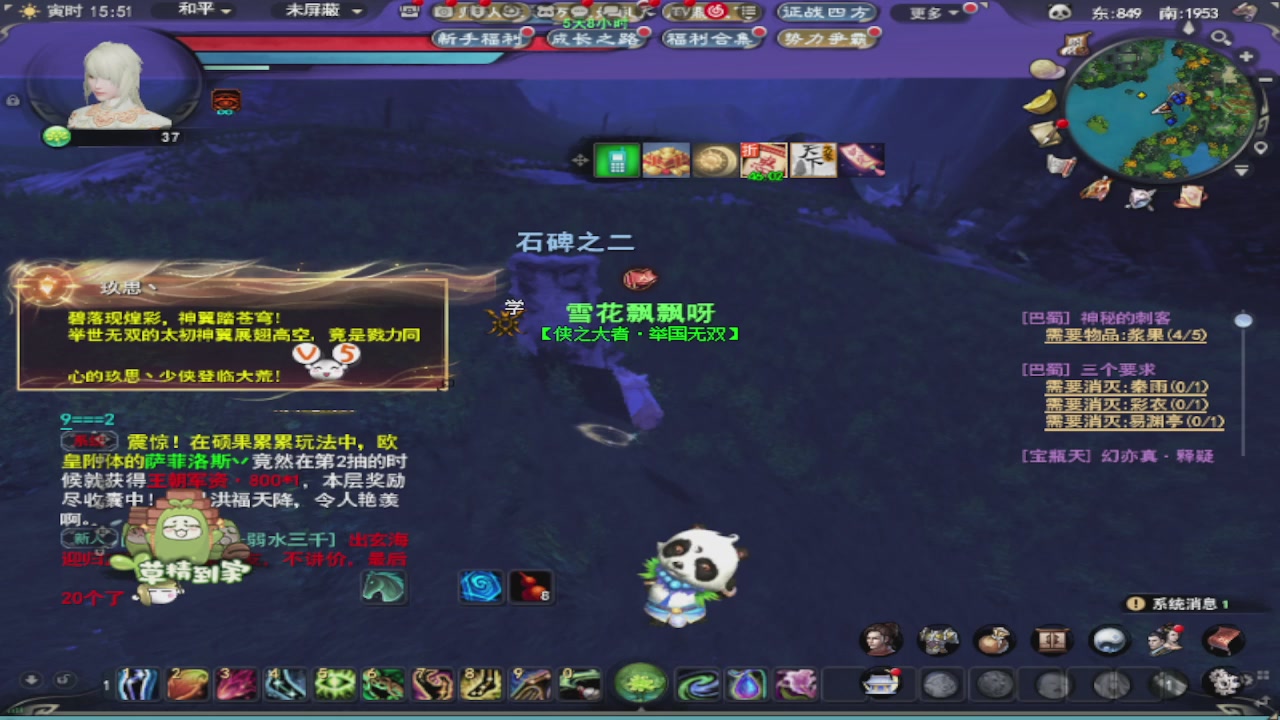Open the settings gear icon
The image size is (1280, 720).
(1222, 683)
